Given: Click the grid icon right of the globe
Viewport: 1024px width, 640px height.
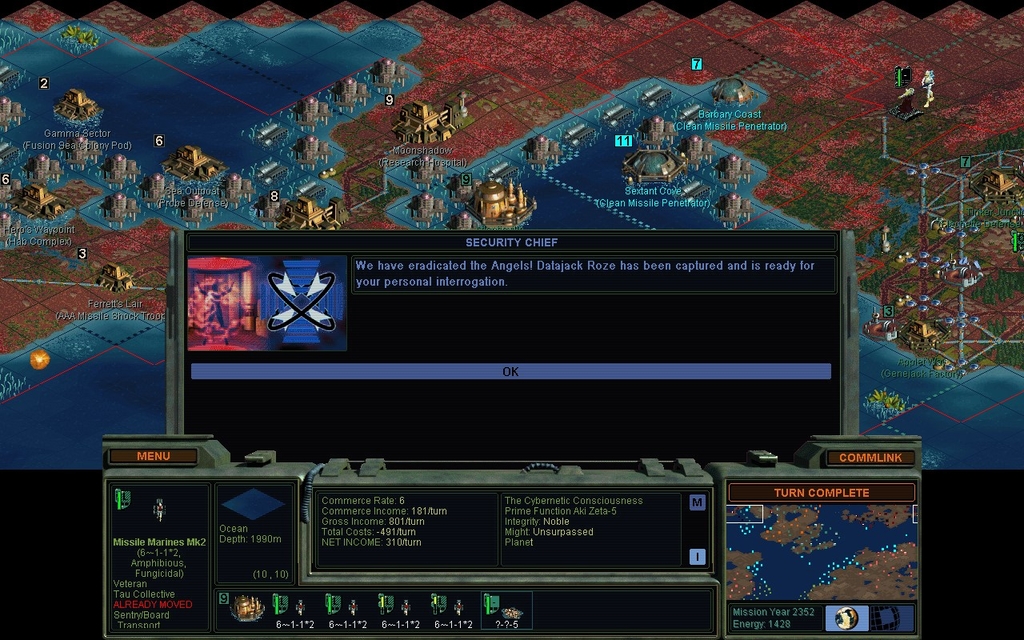Looking at the screenshot, I should [893, 617].
